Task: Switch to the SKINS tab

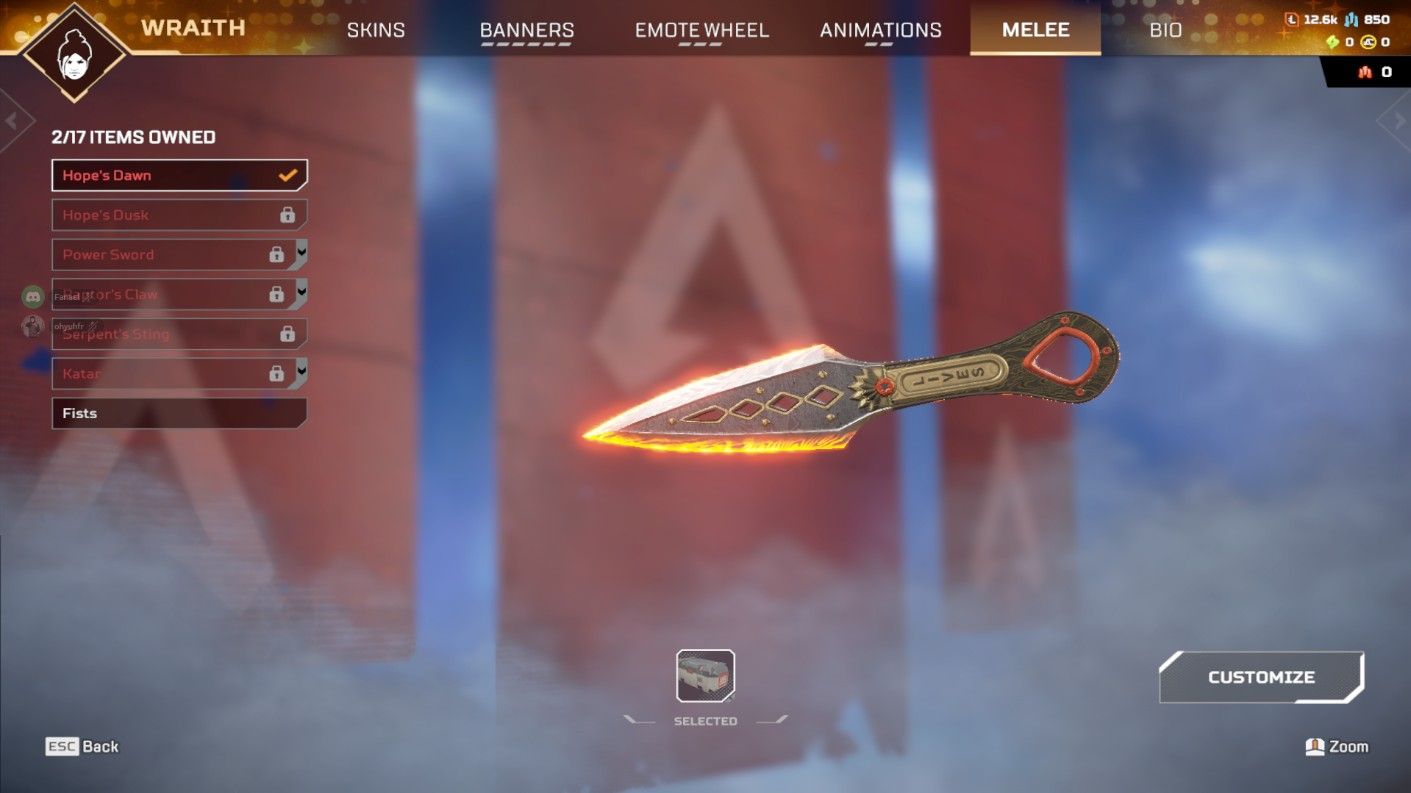Action: click(376, 30)
